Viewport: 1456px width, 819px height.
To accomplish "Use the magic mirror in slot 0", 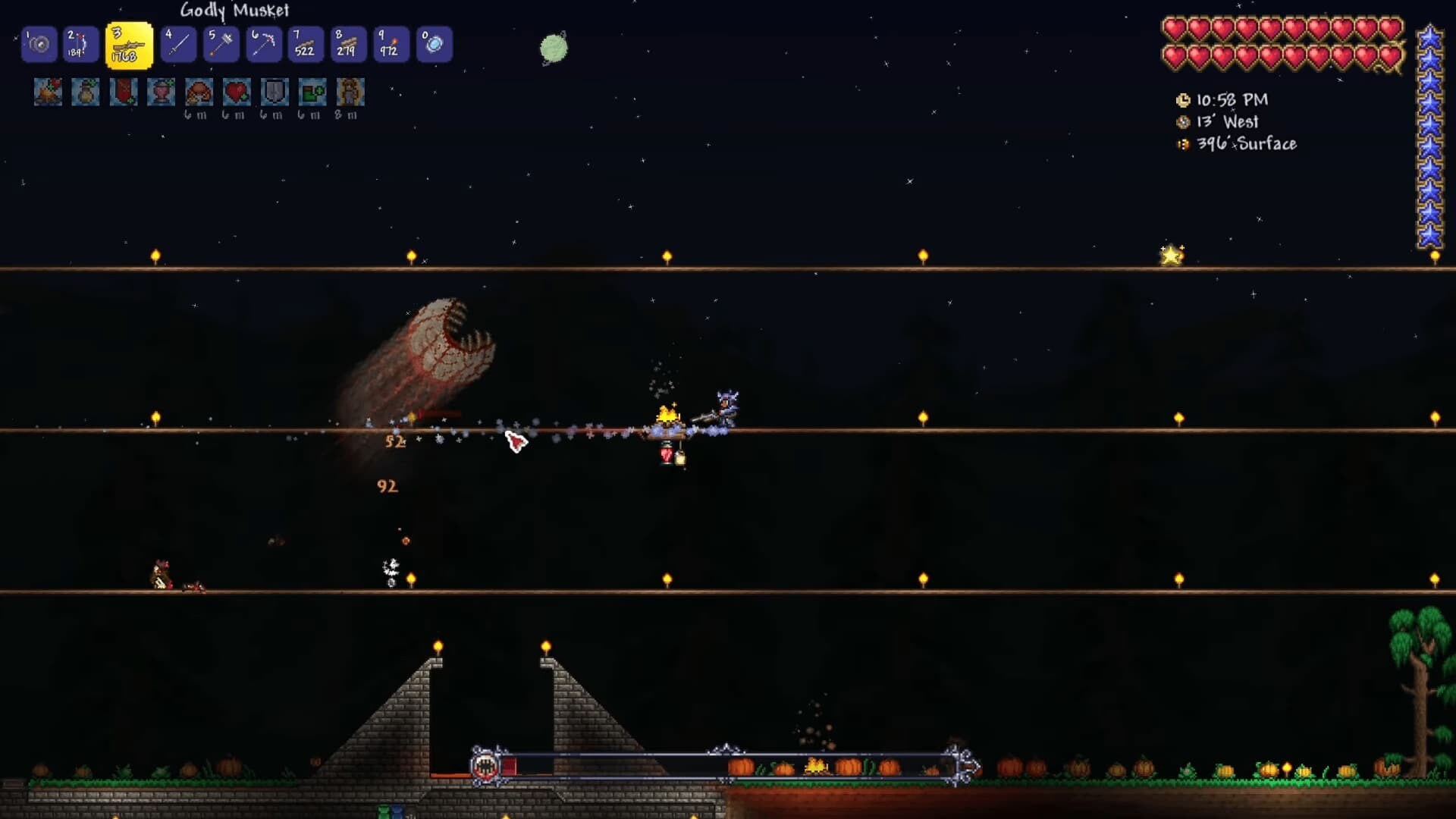I will pos(434,45).
